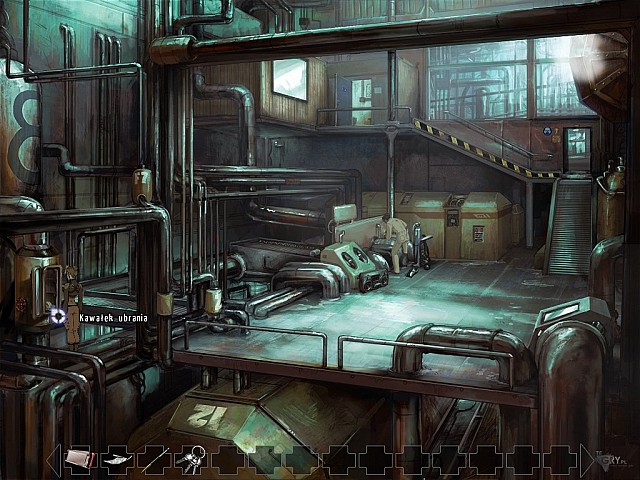Click the inventory's right scroll arrow
Image resolution: width=640 pixels, height=480 pixels.
click(588, 459)
